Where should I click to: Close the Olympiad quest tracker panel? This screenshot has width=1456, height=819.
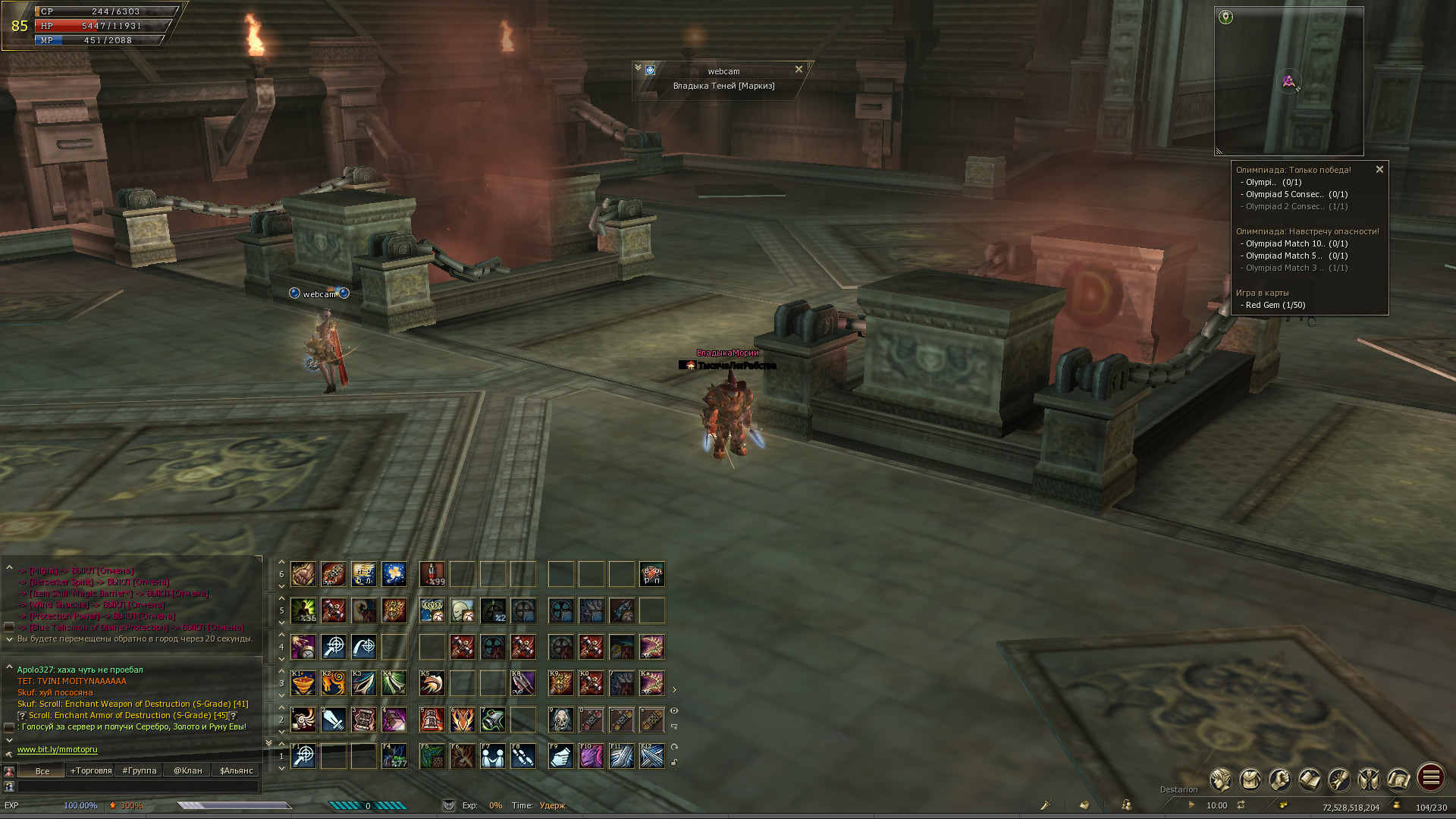tap(1379, 170)
